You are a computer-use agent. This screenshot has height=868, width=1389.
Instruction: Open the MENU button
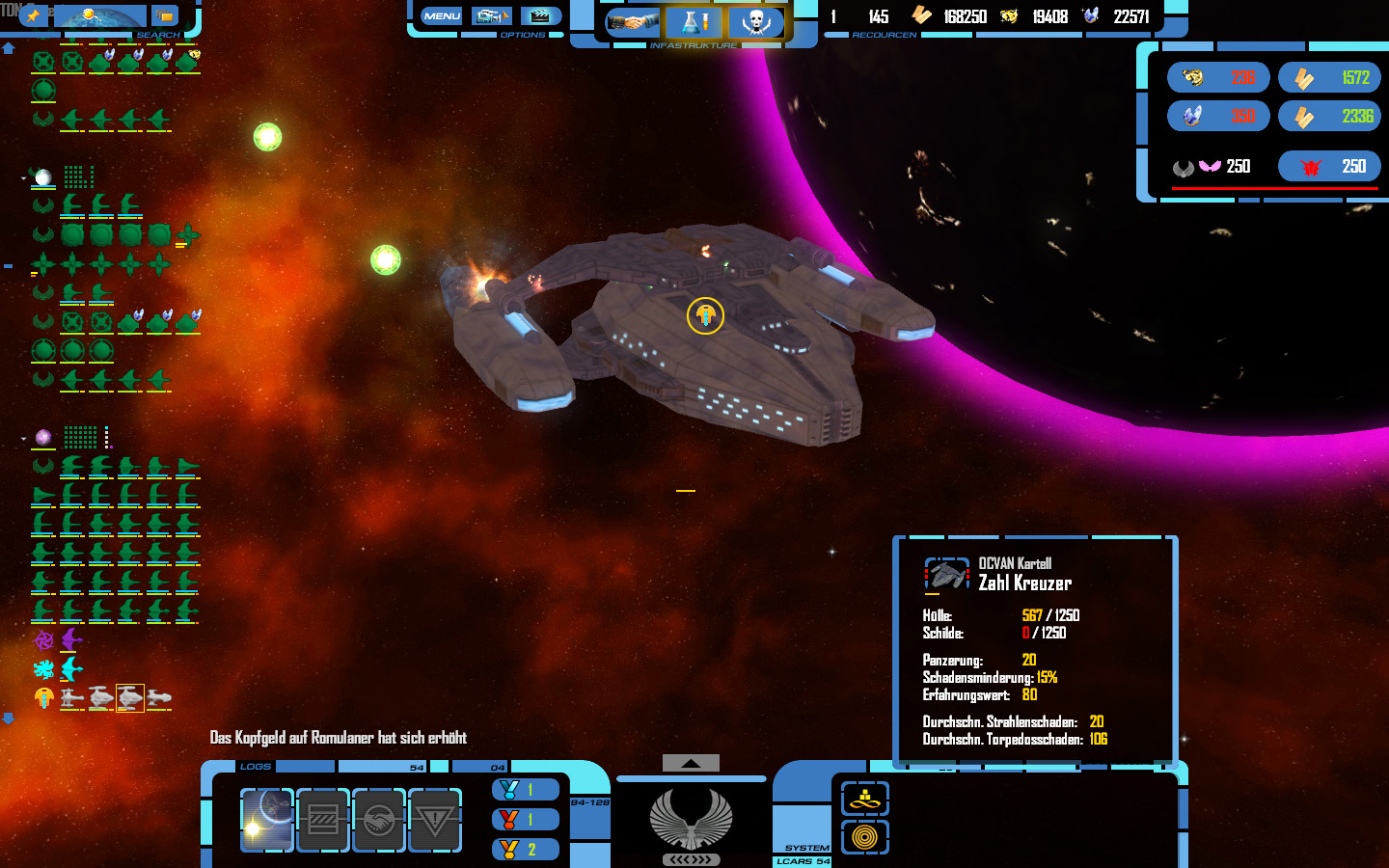point(442,16)
